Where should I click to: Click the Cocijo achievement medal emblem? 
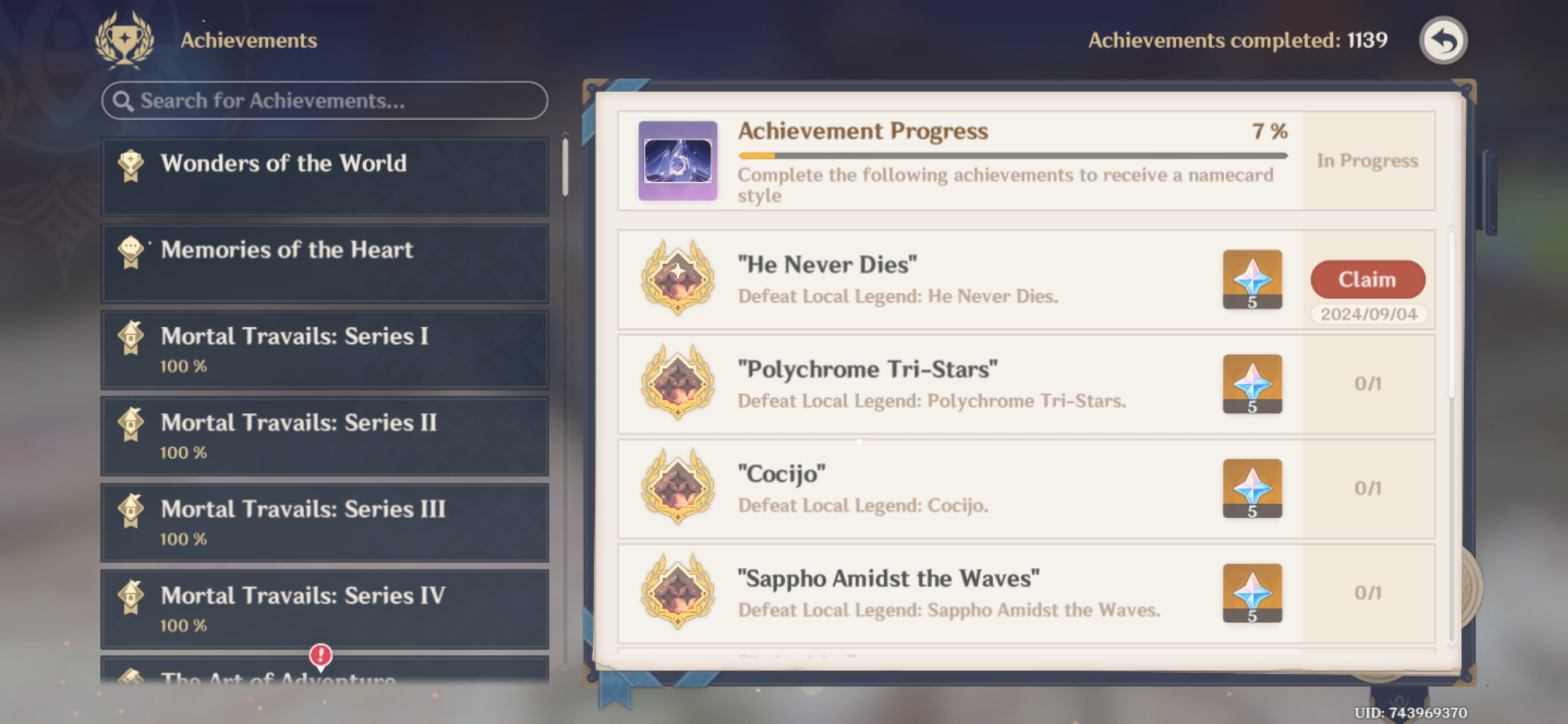coord(676,489)
